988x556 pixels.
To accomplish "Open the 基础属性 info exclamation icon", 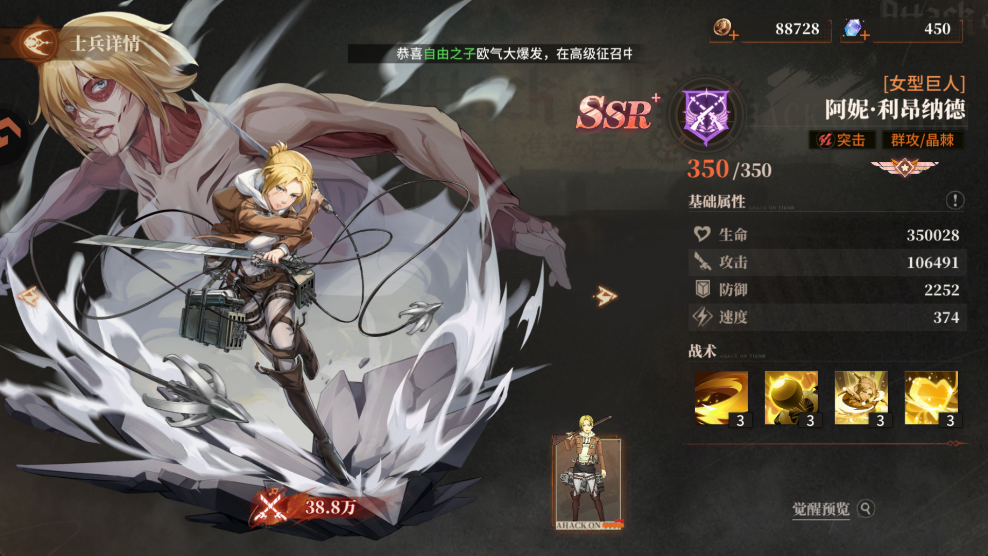I will coord(955,201).
